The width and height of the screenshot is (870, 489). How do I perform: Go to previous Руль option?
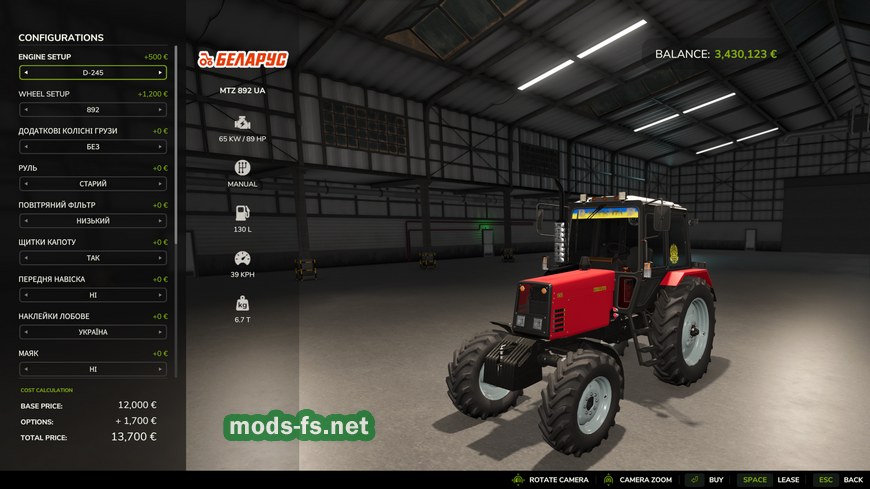26,184
